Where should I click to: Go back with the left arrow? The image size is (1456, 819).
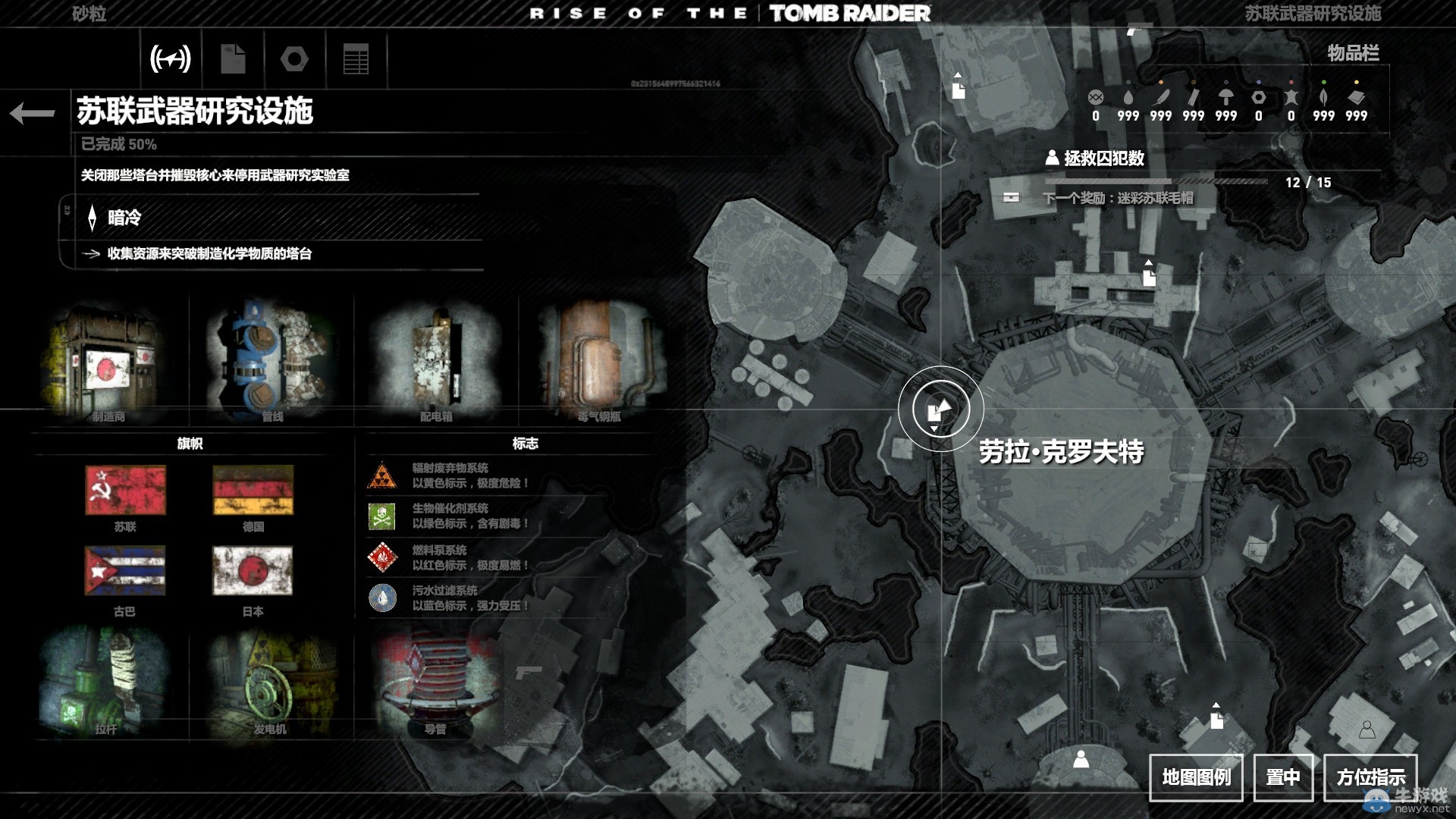pos(33,114)
